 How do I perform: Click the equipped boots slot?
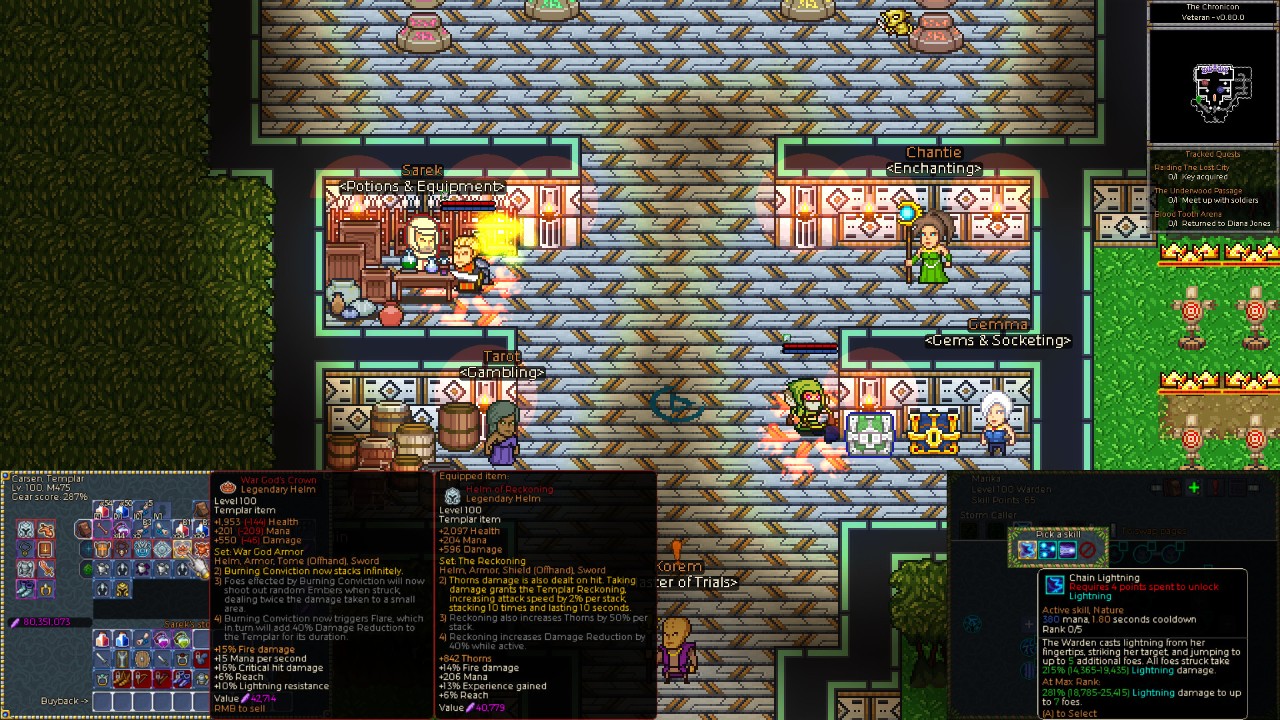point(26,589)
